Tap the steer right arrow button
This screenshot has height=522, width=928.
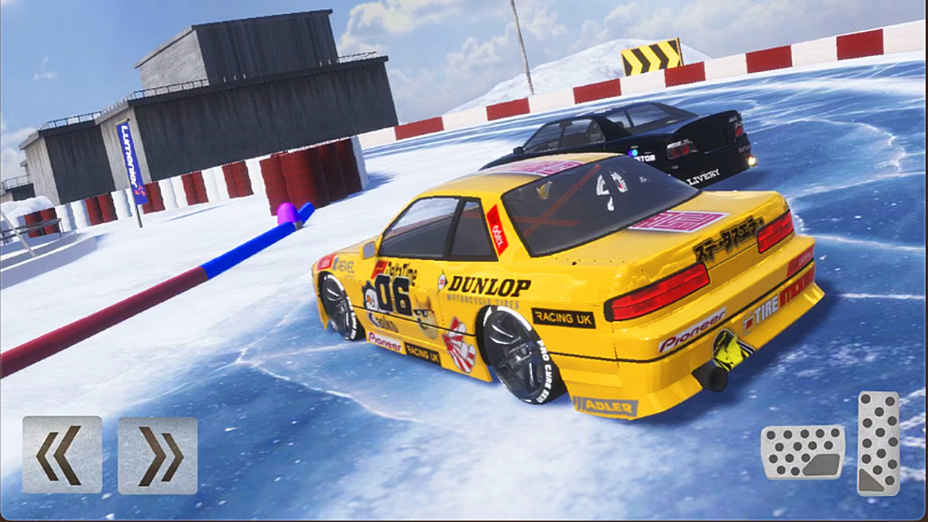[x=158, y=455]
